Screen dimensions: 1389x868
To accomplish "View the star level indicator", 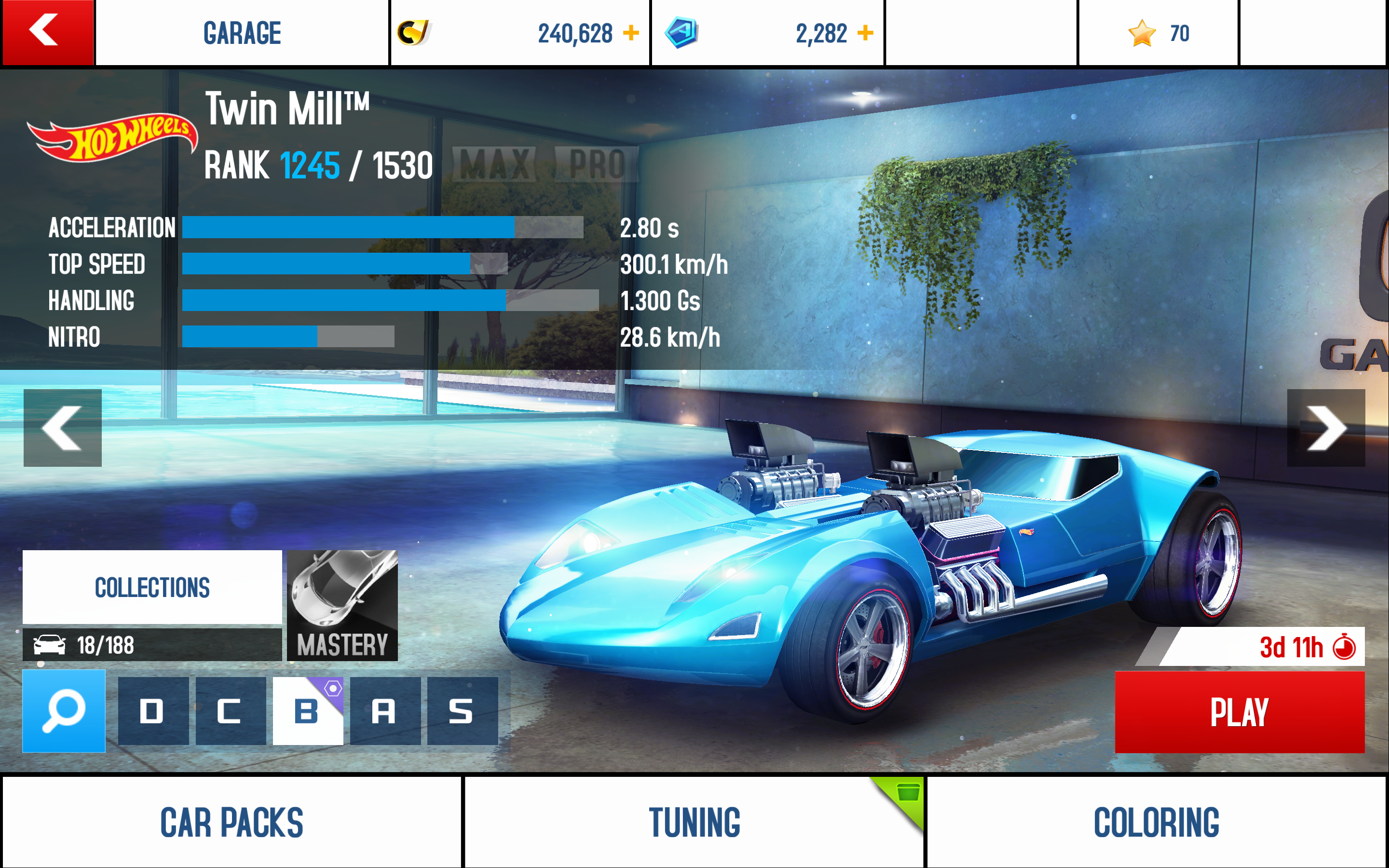I will 1158,33.
